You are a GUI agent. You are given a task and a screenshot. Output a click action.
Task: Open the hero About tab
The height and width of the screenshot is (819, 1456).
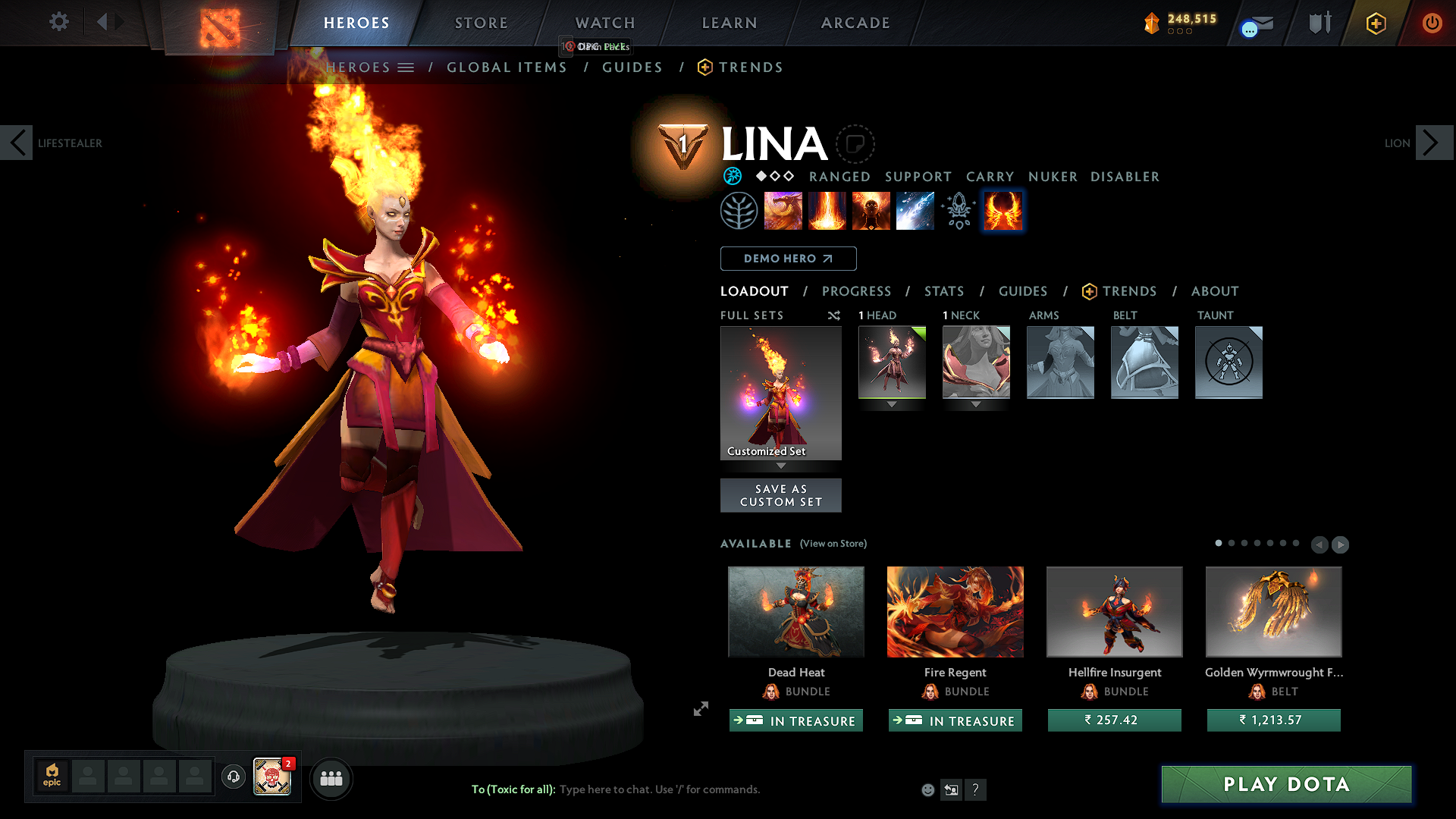click(x=1214, y=291)
